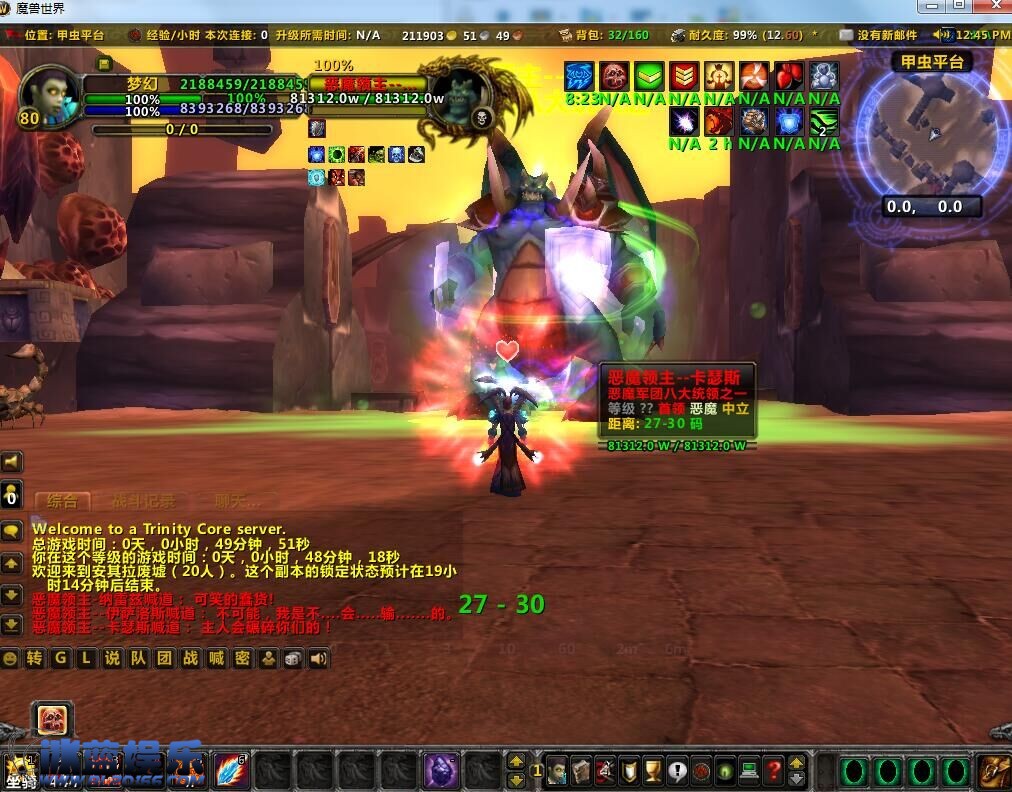Open the red question mark help button

click(773, 771)
